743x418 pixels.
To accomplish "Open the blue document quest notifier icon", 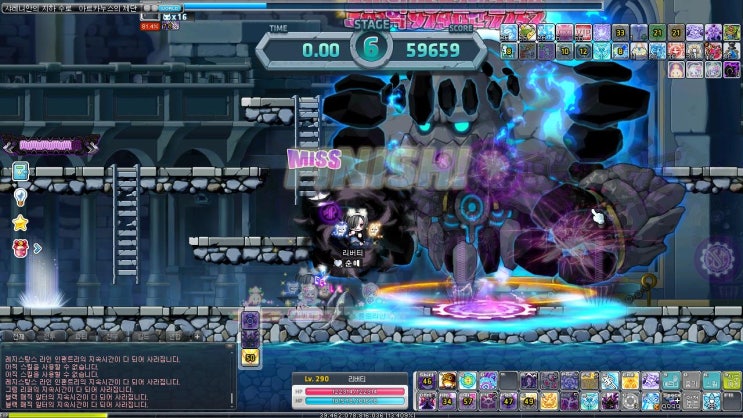I will pyautogui.click(x=20, y=171).
